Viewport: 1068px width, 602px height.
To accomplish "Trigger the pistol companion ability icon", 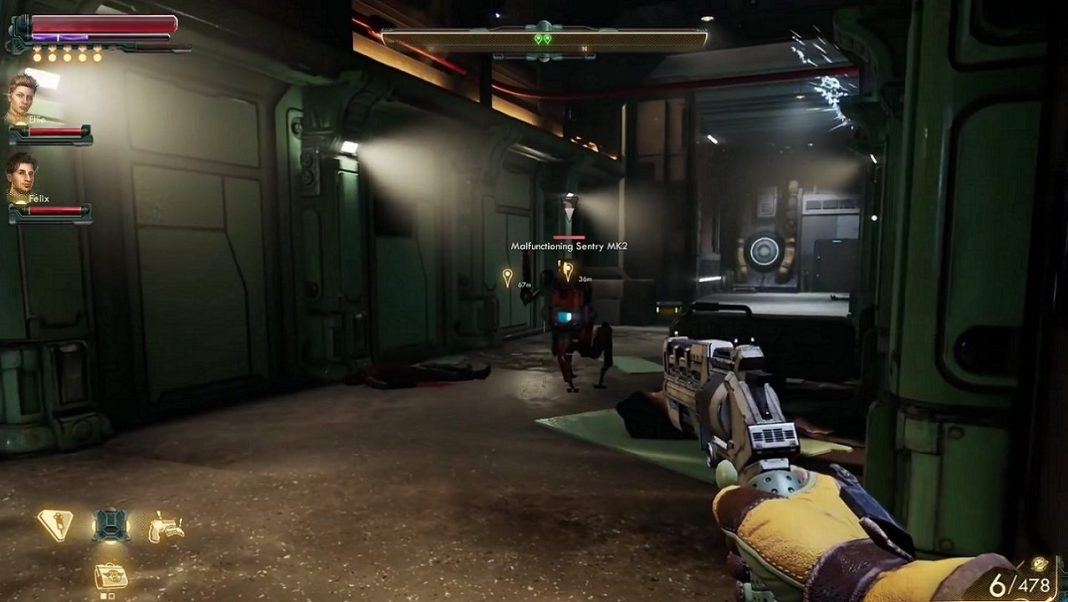I will click(x=165, y=525).
